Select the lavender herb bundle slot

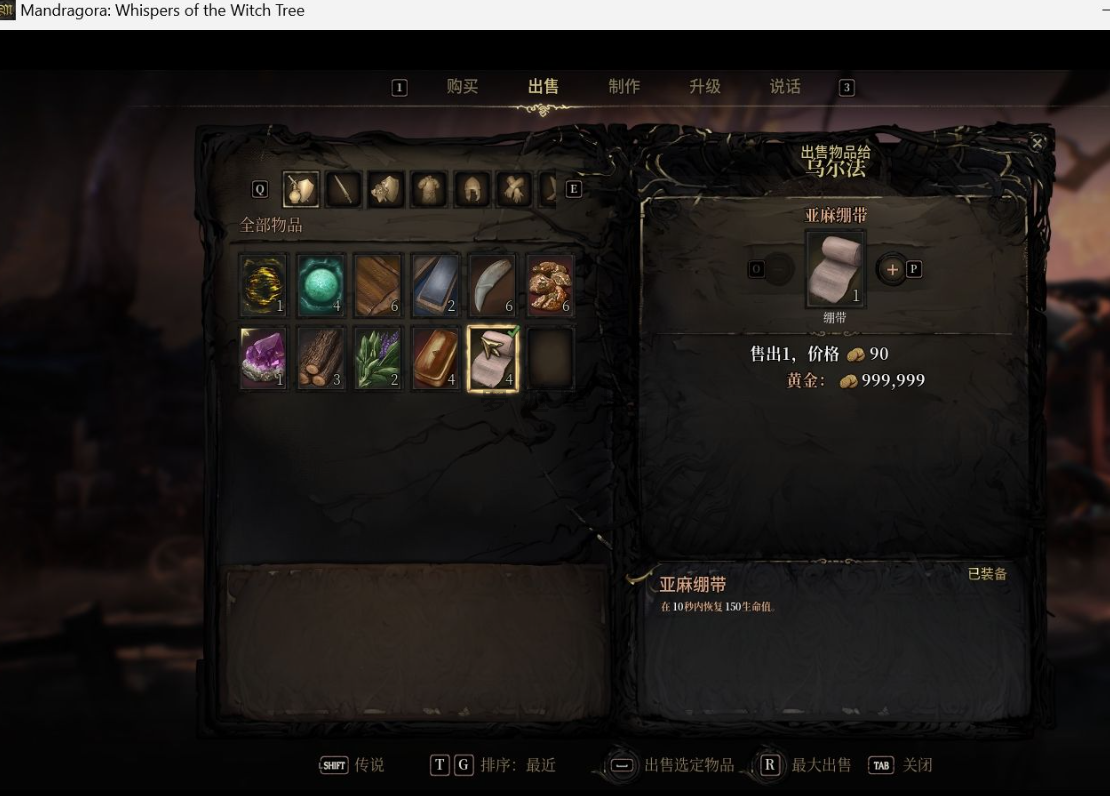[378, 358]
